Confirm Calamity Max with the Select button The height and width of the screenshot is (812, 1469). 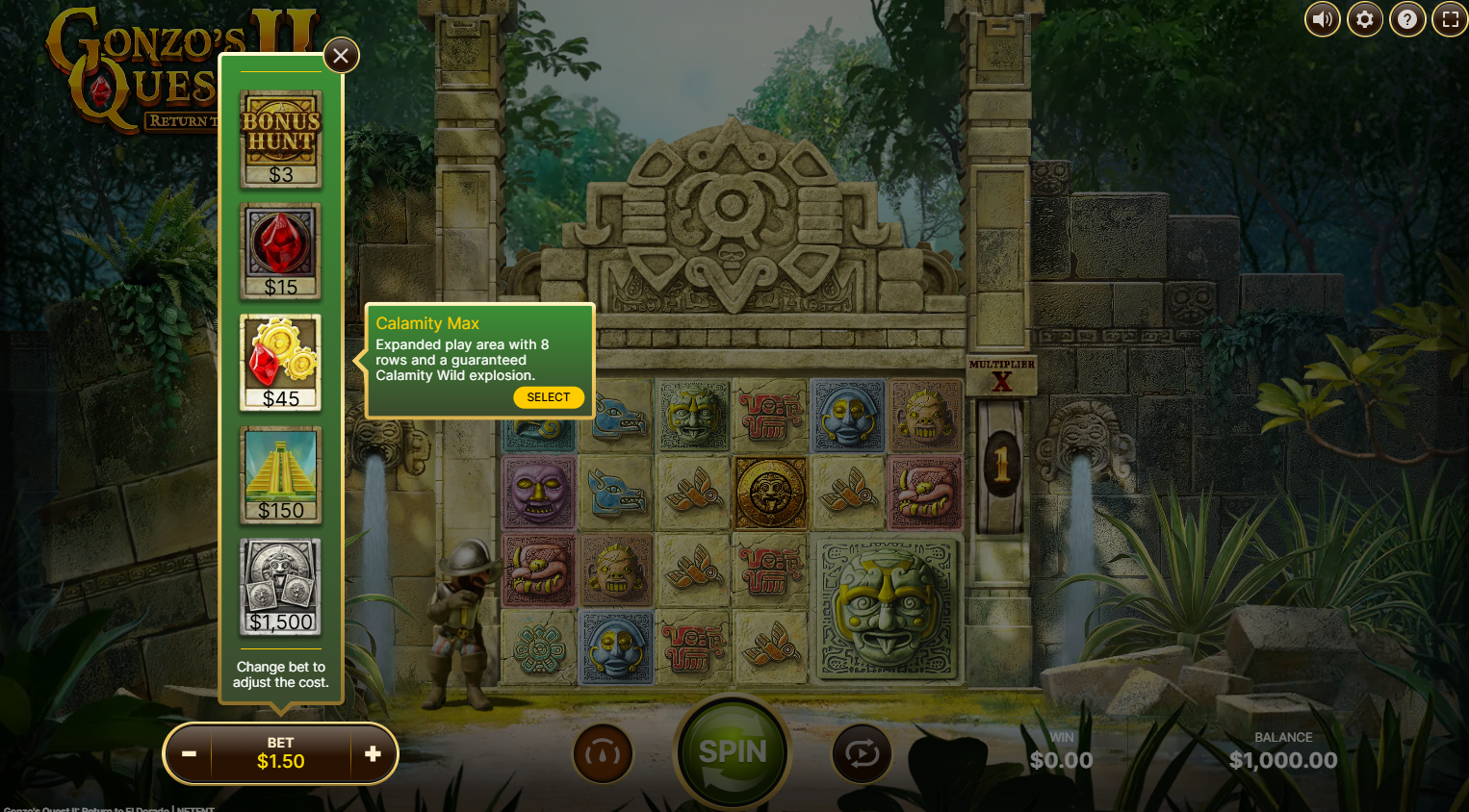click(548, 397)
